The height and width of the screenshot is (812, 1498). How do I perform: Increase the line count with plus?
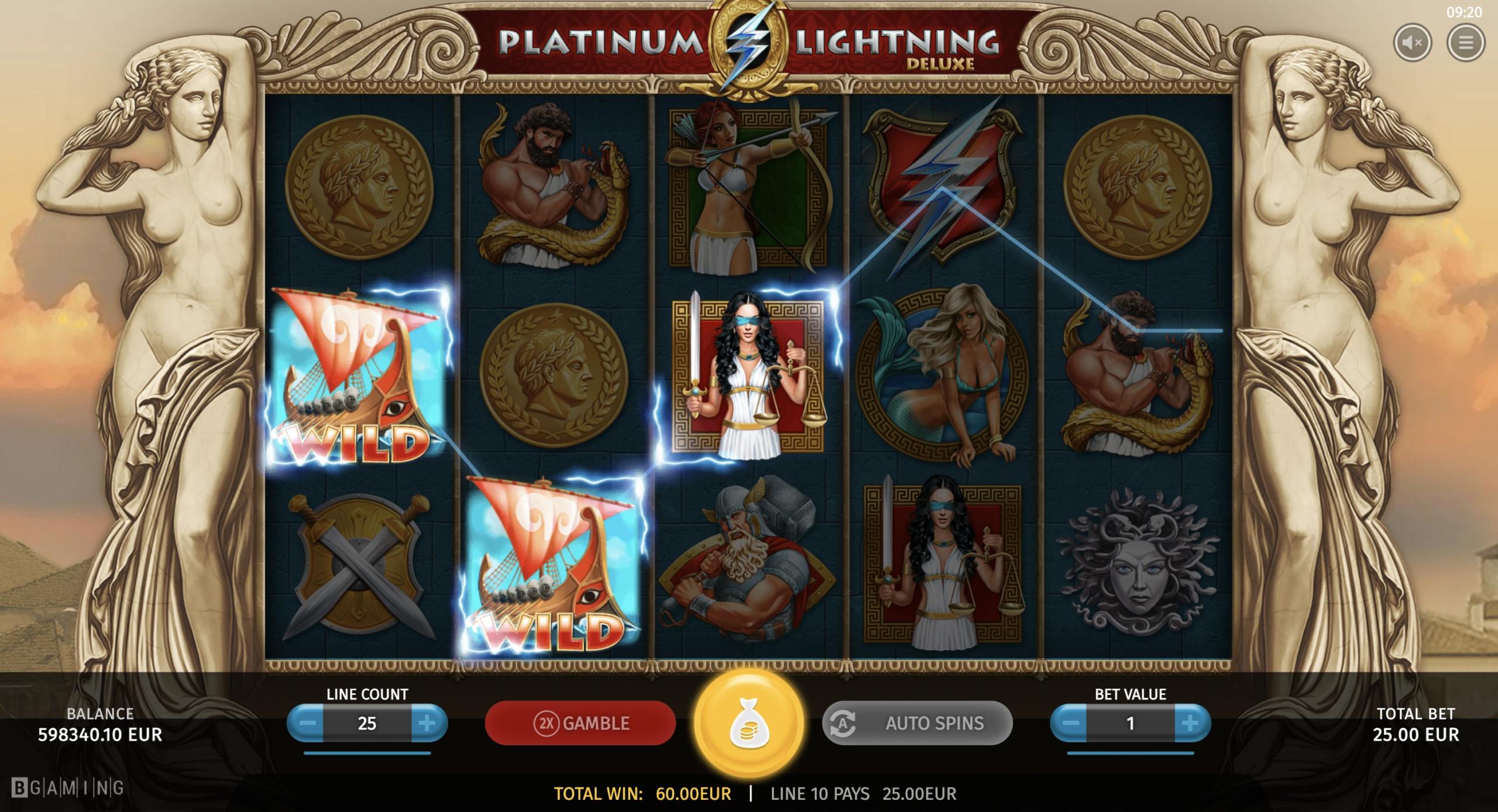(x=428, y=724)
